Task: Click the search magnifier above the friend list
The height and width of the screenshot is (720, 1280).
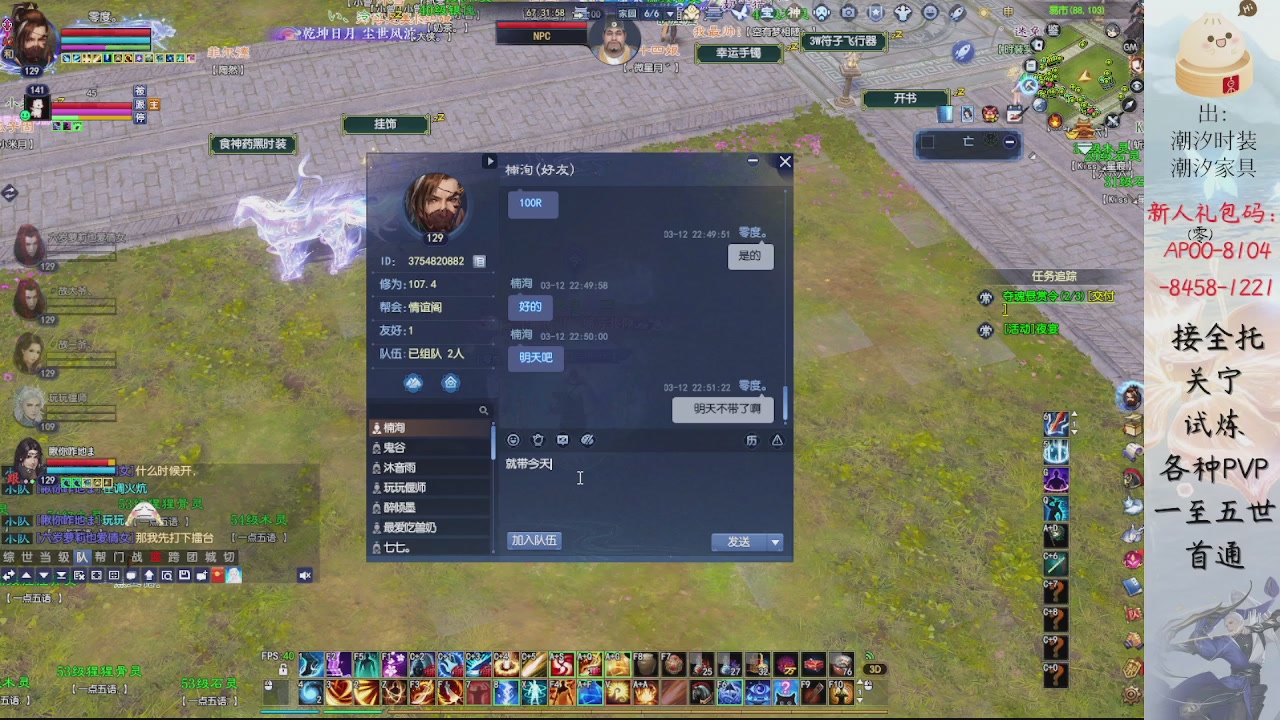Action: 484,410
